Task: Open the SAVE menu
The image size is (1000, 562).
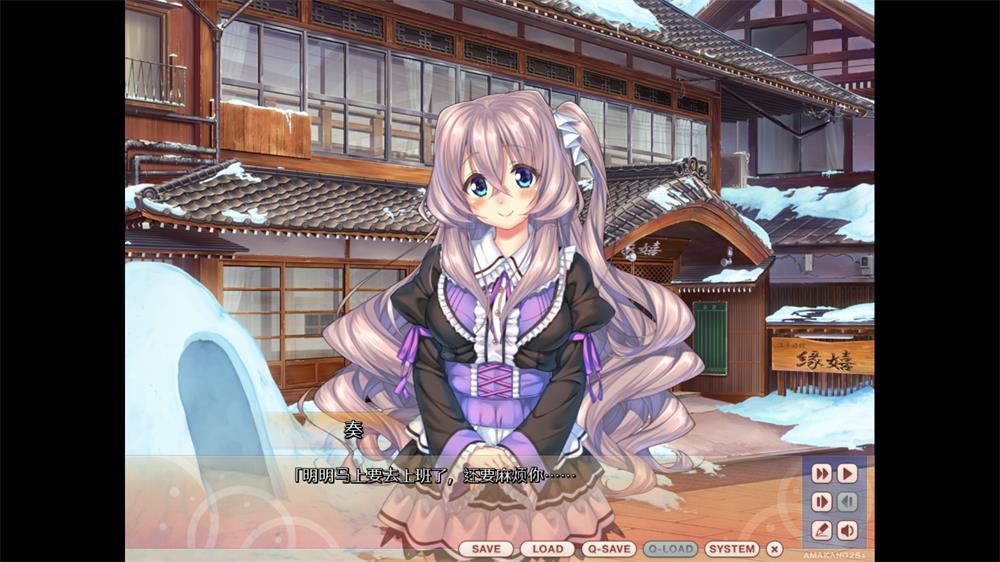Action: tap(486, 549)
